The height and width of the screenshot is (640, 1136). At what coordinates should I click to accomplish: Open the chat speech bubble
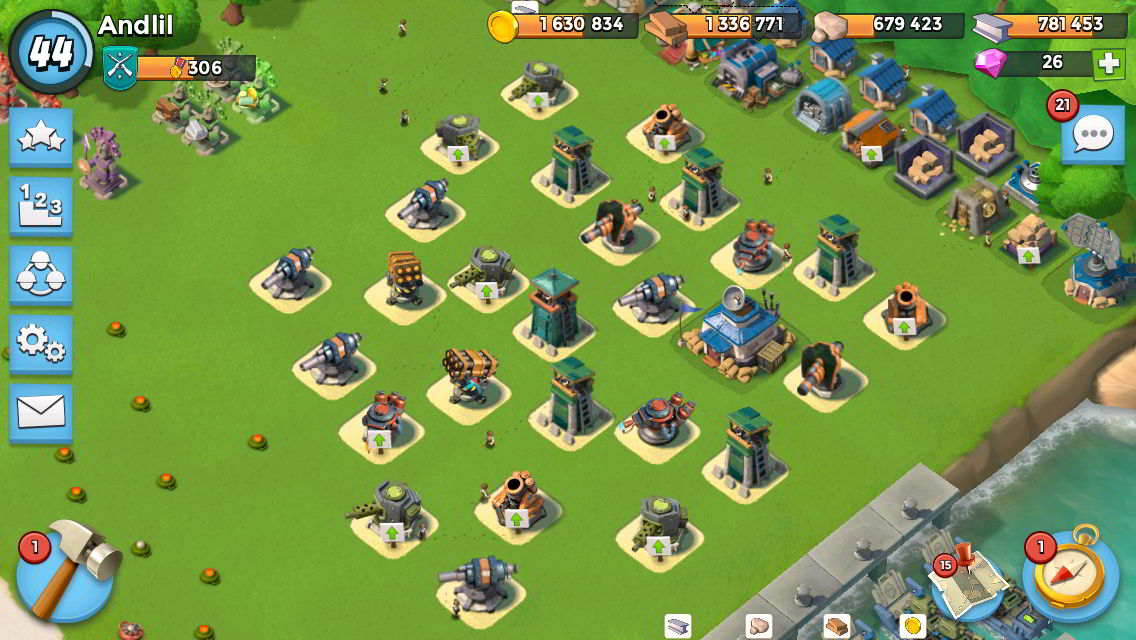(1092, 133)
